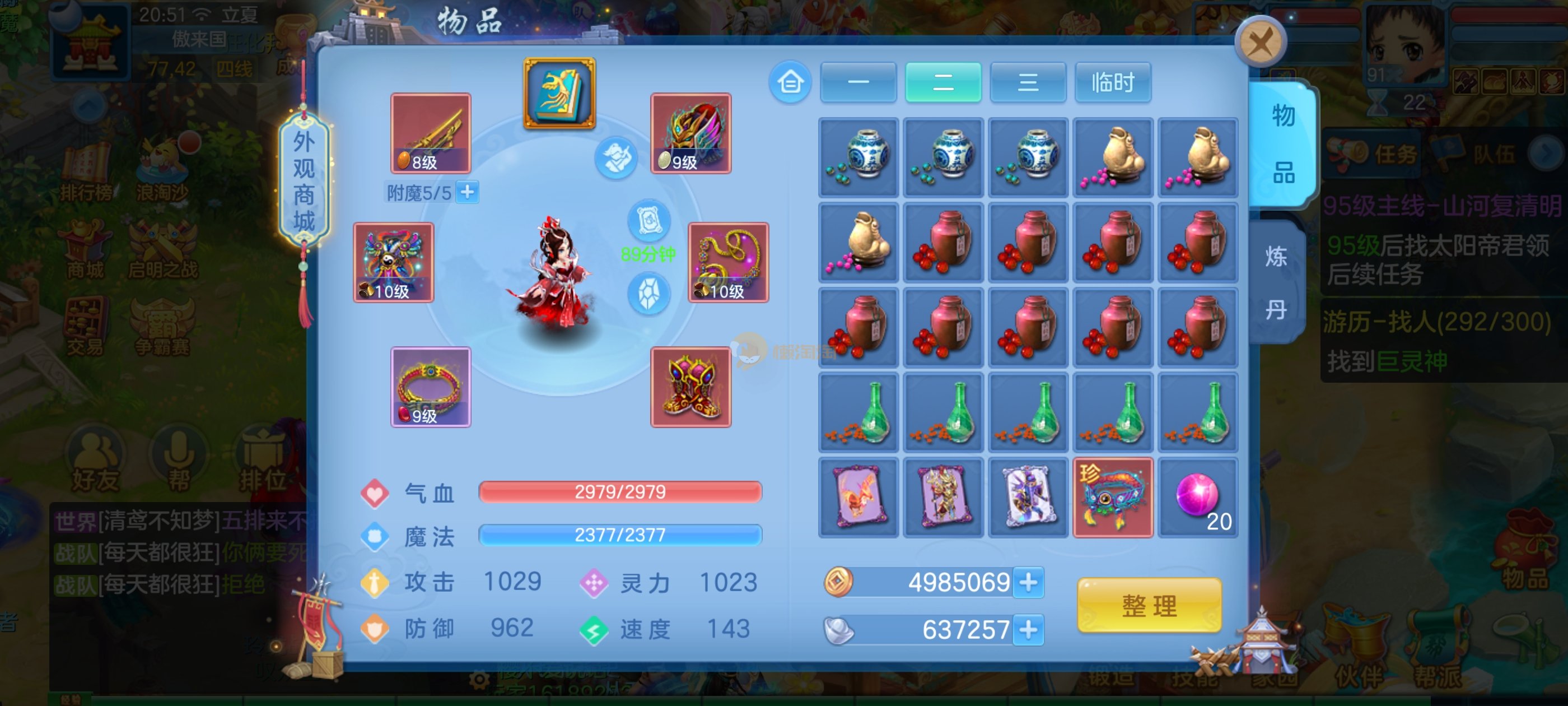The width and height of the screenshot is (1568, 706).
Task: Add enchantment with the 附魔 plus button
Action: coord(468,193)
